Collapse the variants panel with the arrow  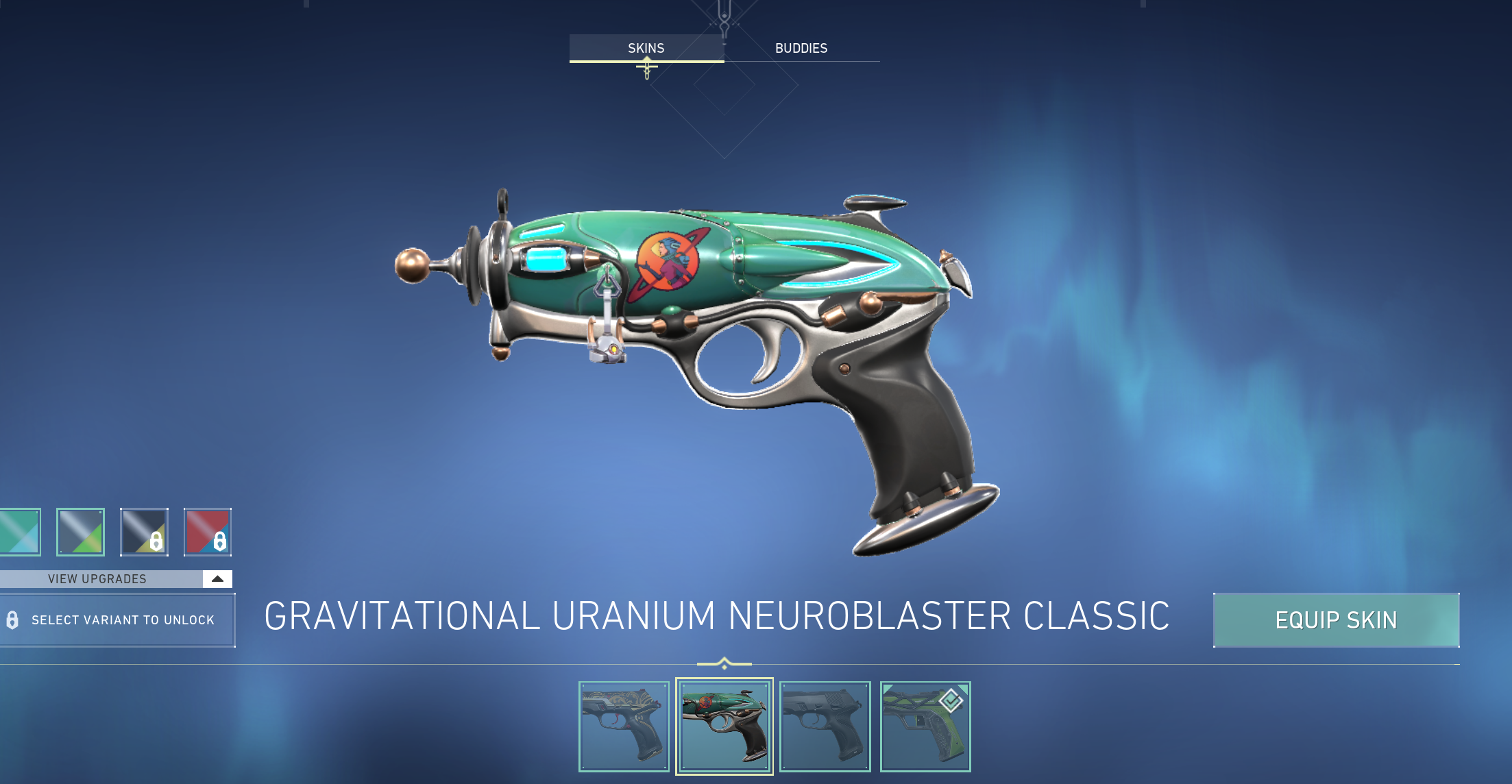pyautogui.click(x=217, y=578)
